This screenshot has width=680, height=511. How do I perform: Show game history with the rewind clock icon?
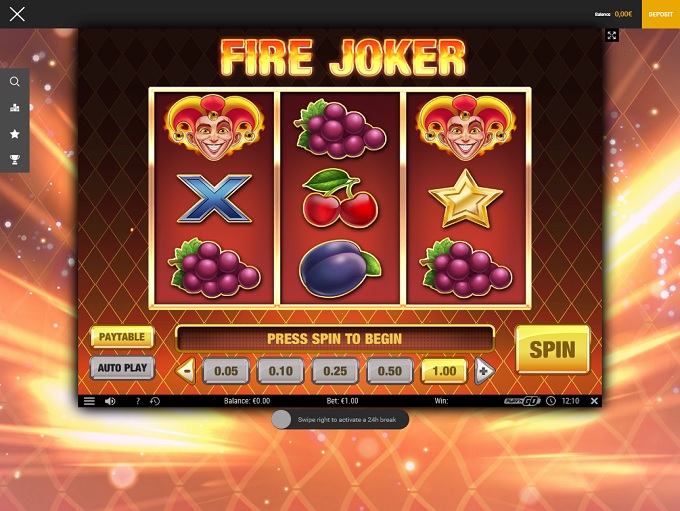tap(155, 401)
